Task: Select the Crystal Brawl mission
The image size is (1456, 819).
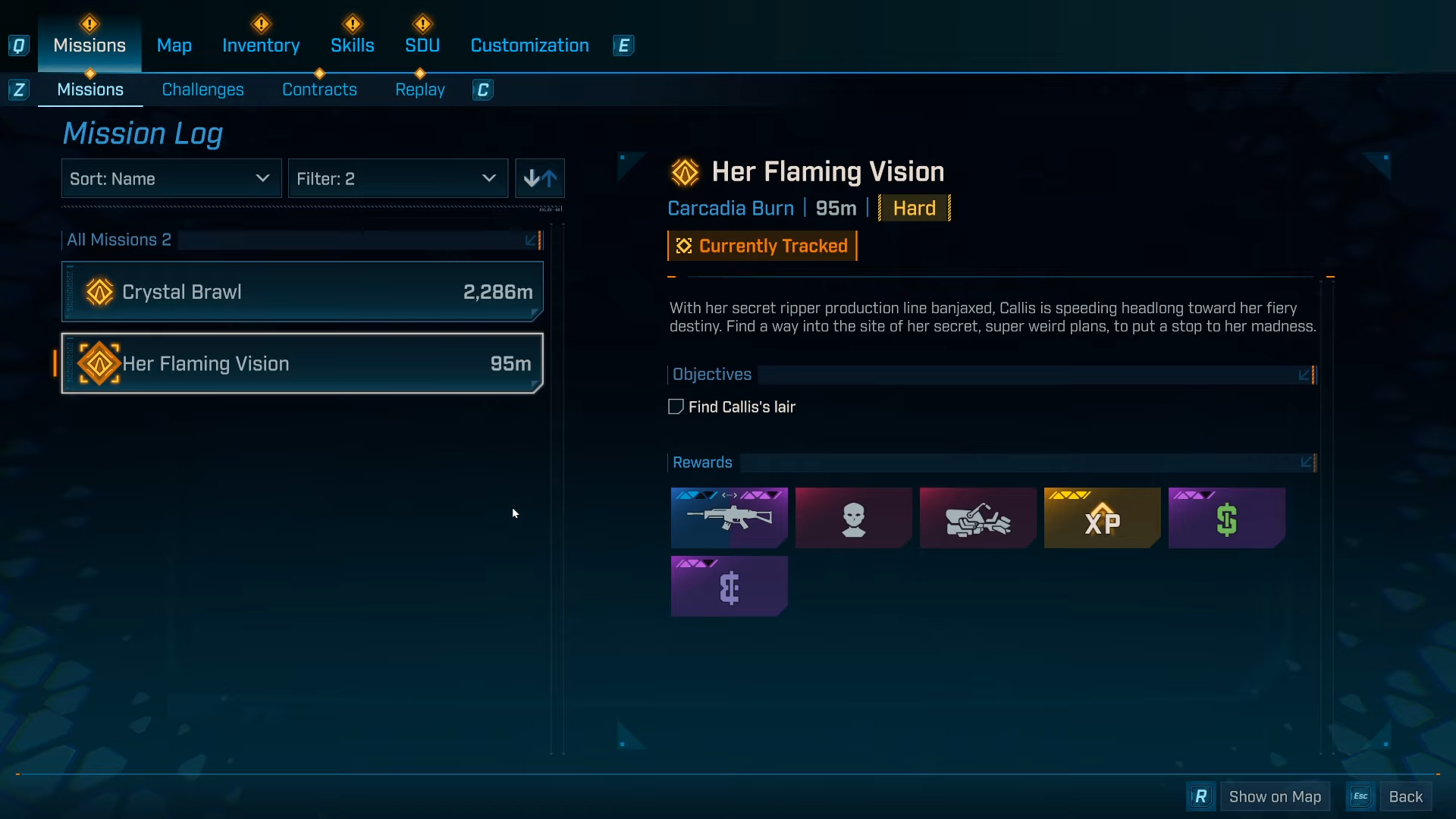Action: 303,292
